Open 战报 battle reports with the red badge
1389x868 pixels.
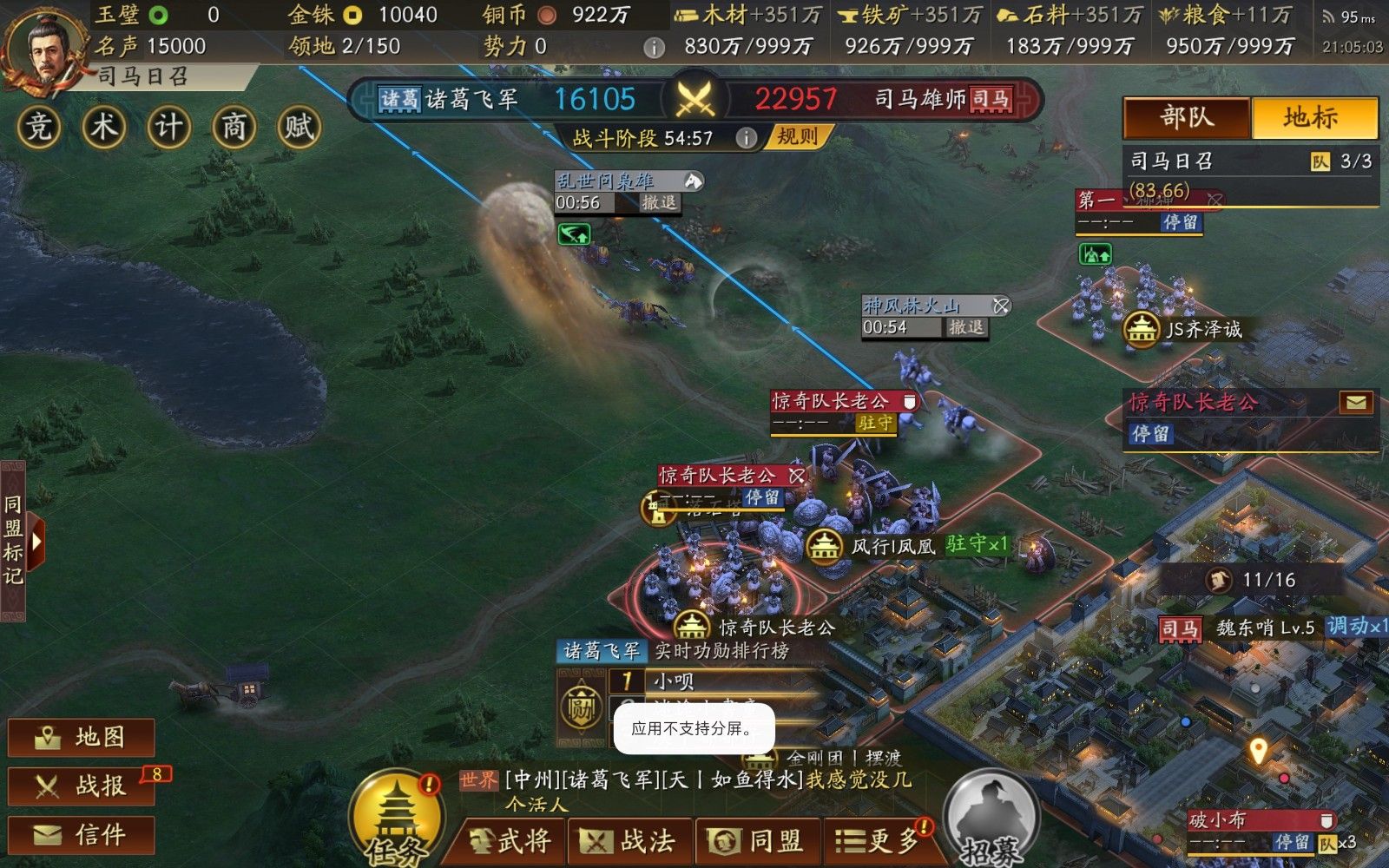click(78, 786)
